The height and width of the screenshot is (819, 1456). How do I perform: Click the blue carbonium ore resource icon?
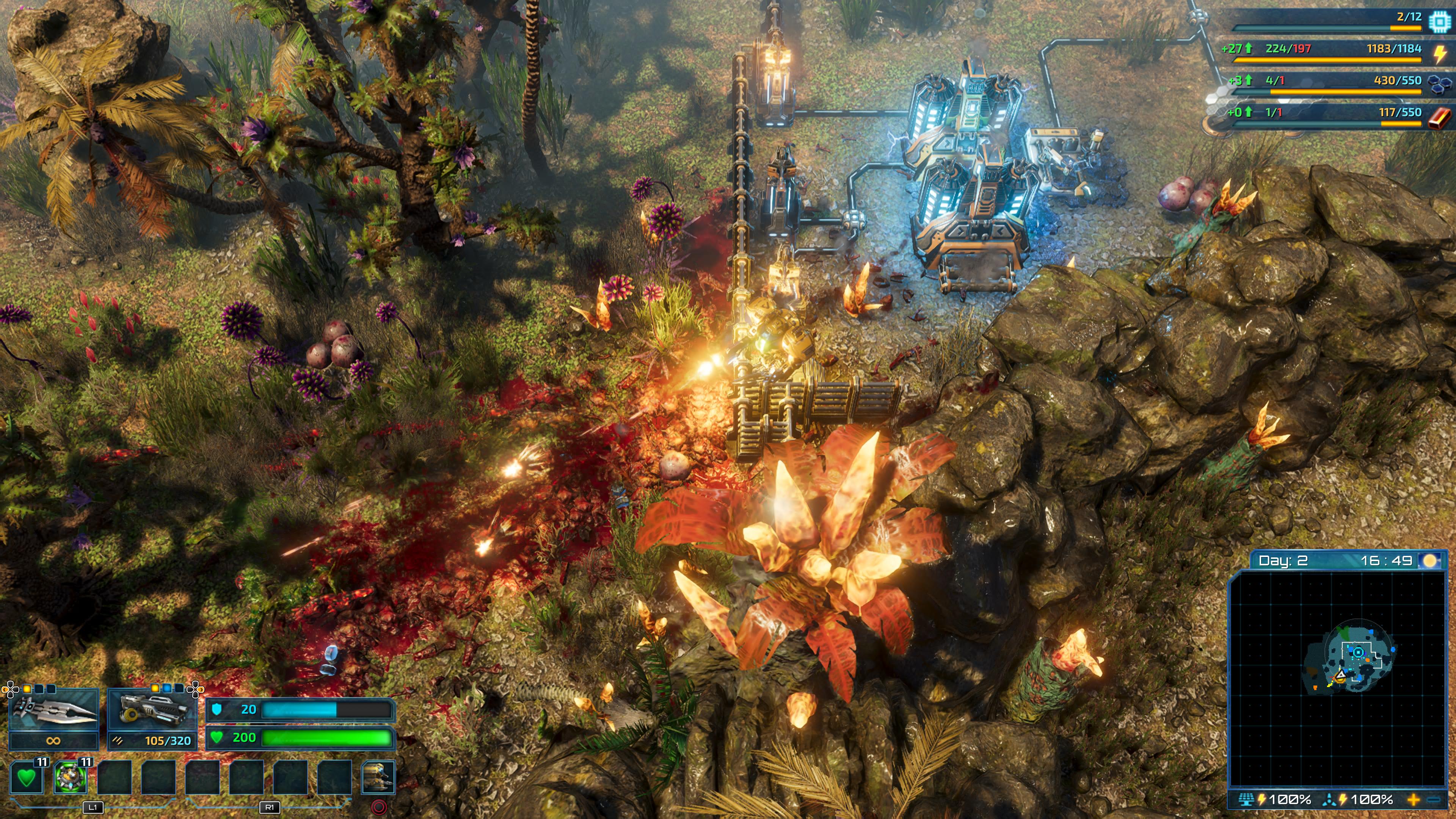[1439, 84]
